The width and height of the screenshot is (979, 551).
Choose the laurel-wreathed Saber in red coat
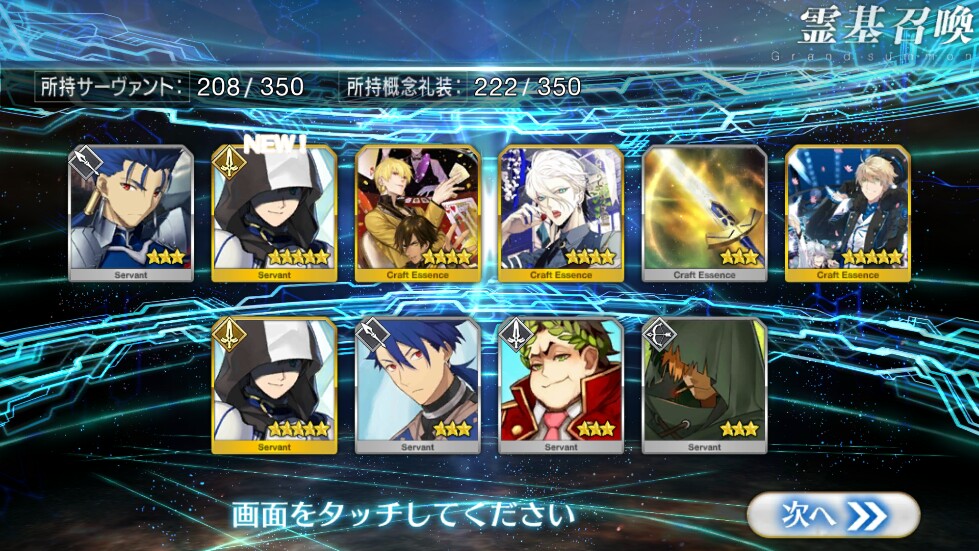point(561,385)
